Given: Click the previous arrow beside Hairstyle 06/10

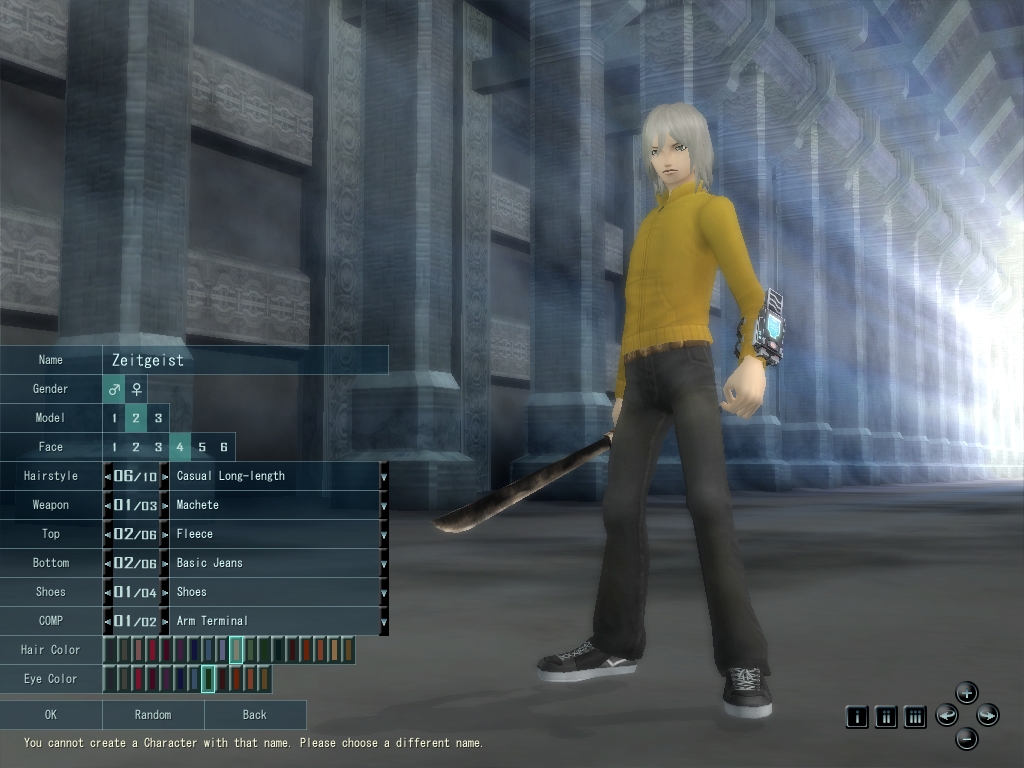Looking at the screenshot, I should pos(108,477).
